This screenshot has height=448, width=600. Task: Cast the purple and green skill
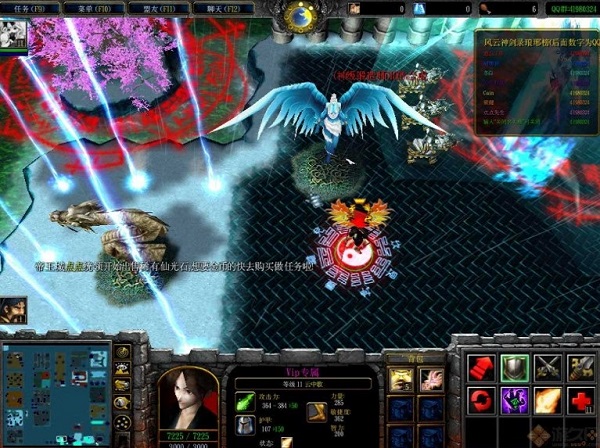(514, 401)
